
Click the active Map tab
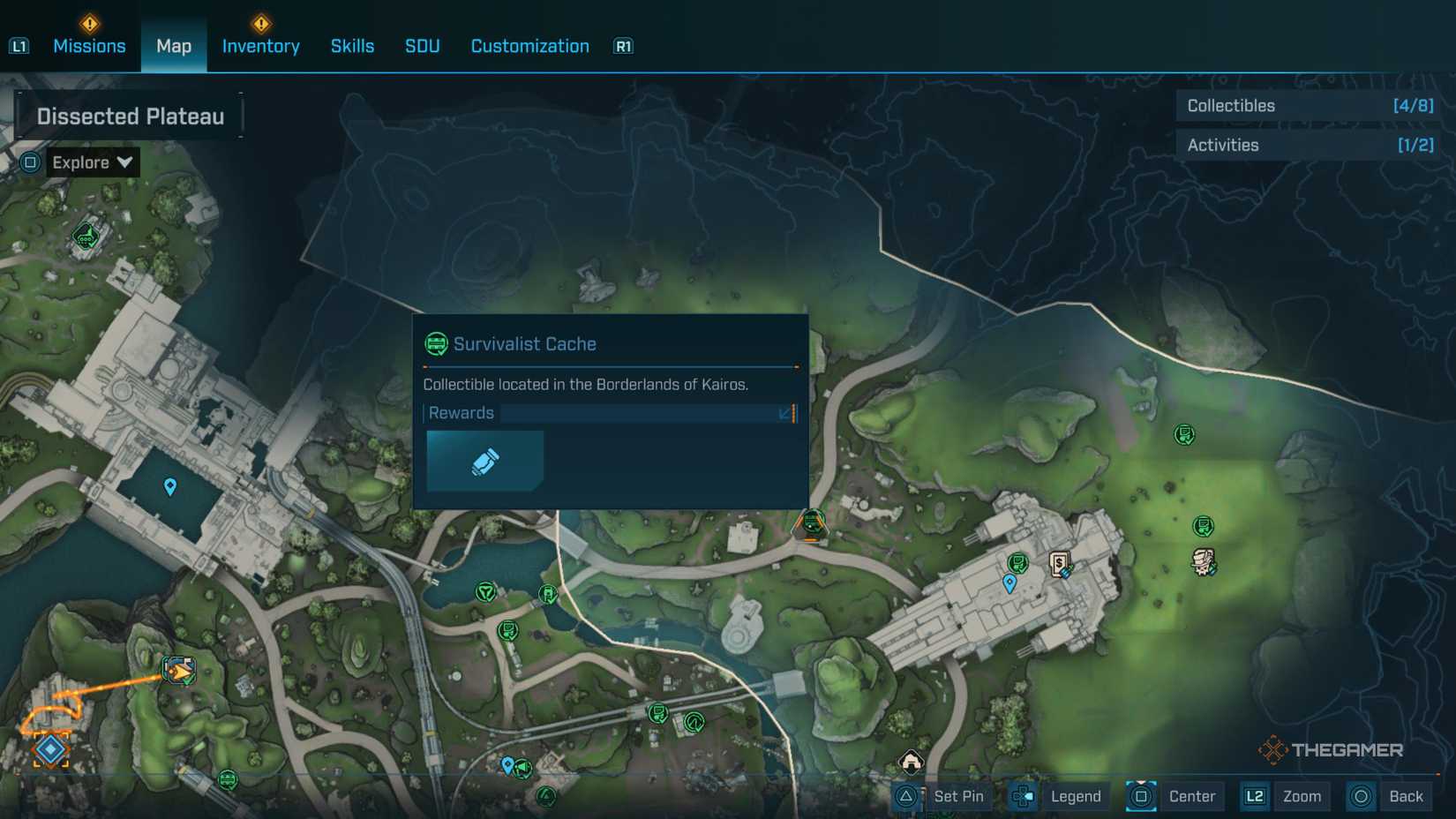click(x=174, y=46)
